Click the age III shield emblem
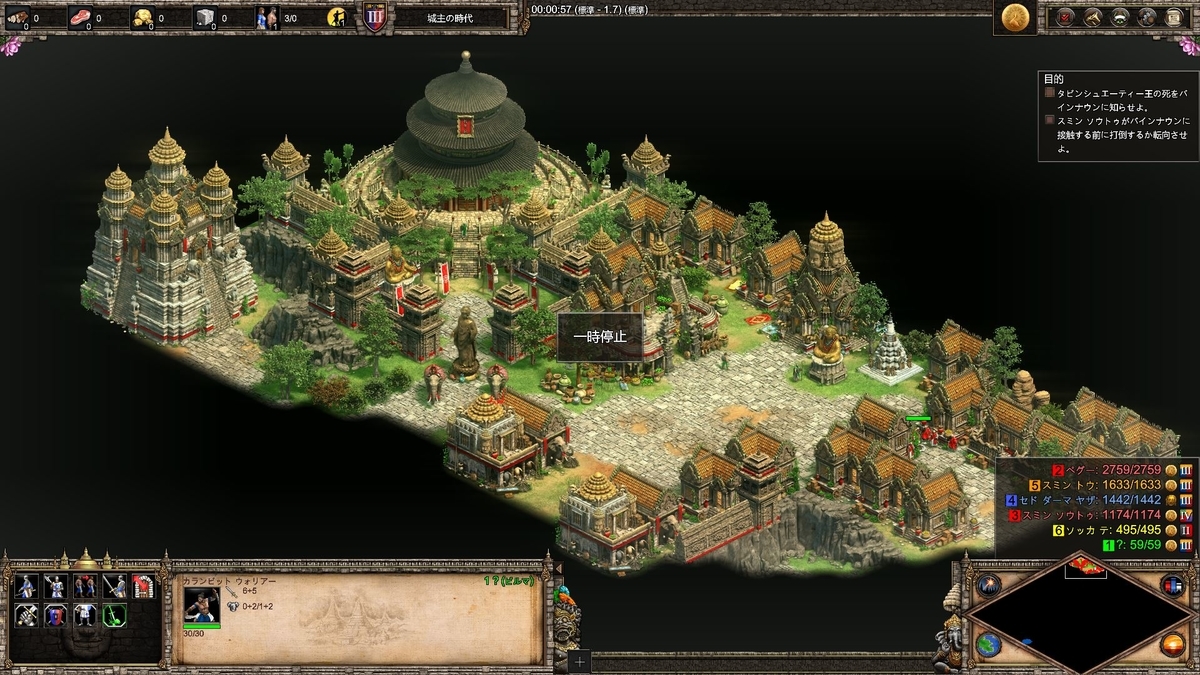1200x675 pixels. (x=374, y=17)
